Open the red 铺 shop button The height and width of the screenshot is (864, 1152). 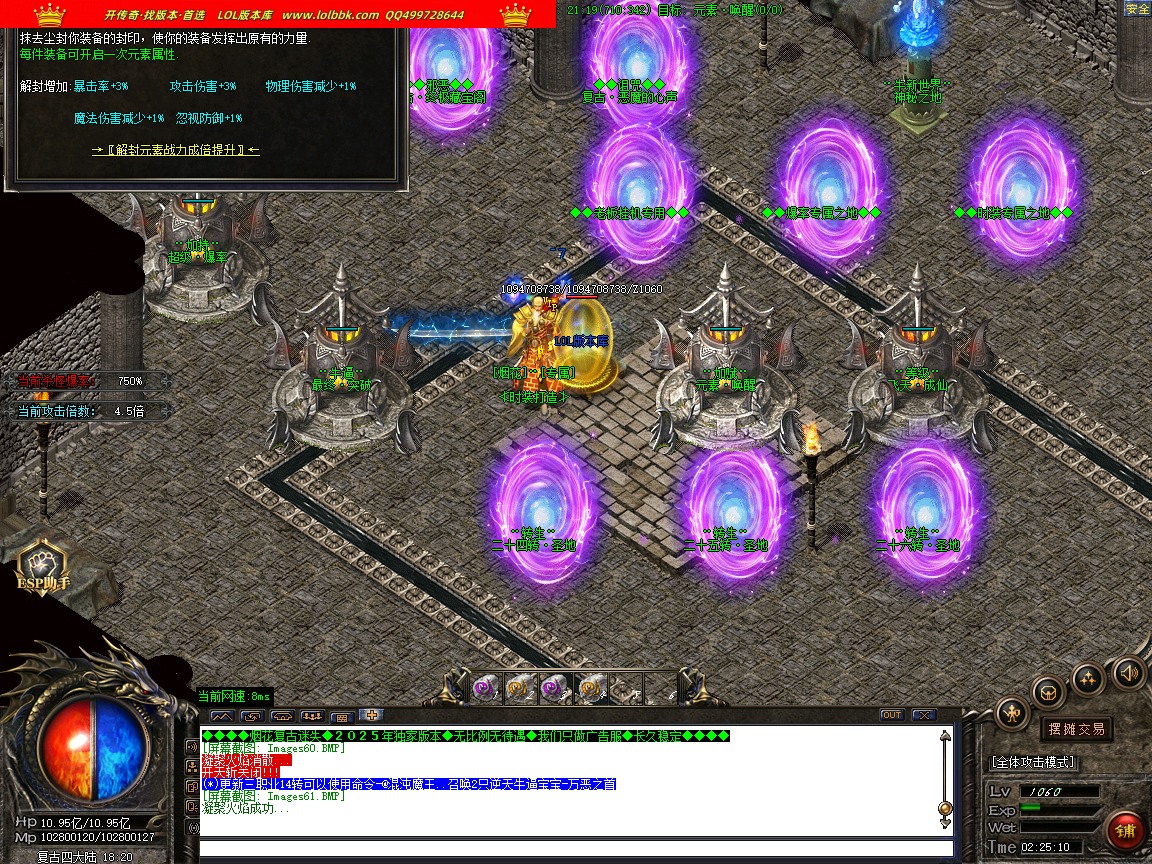[x=1126, y=831]
